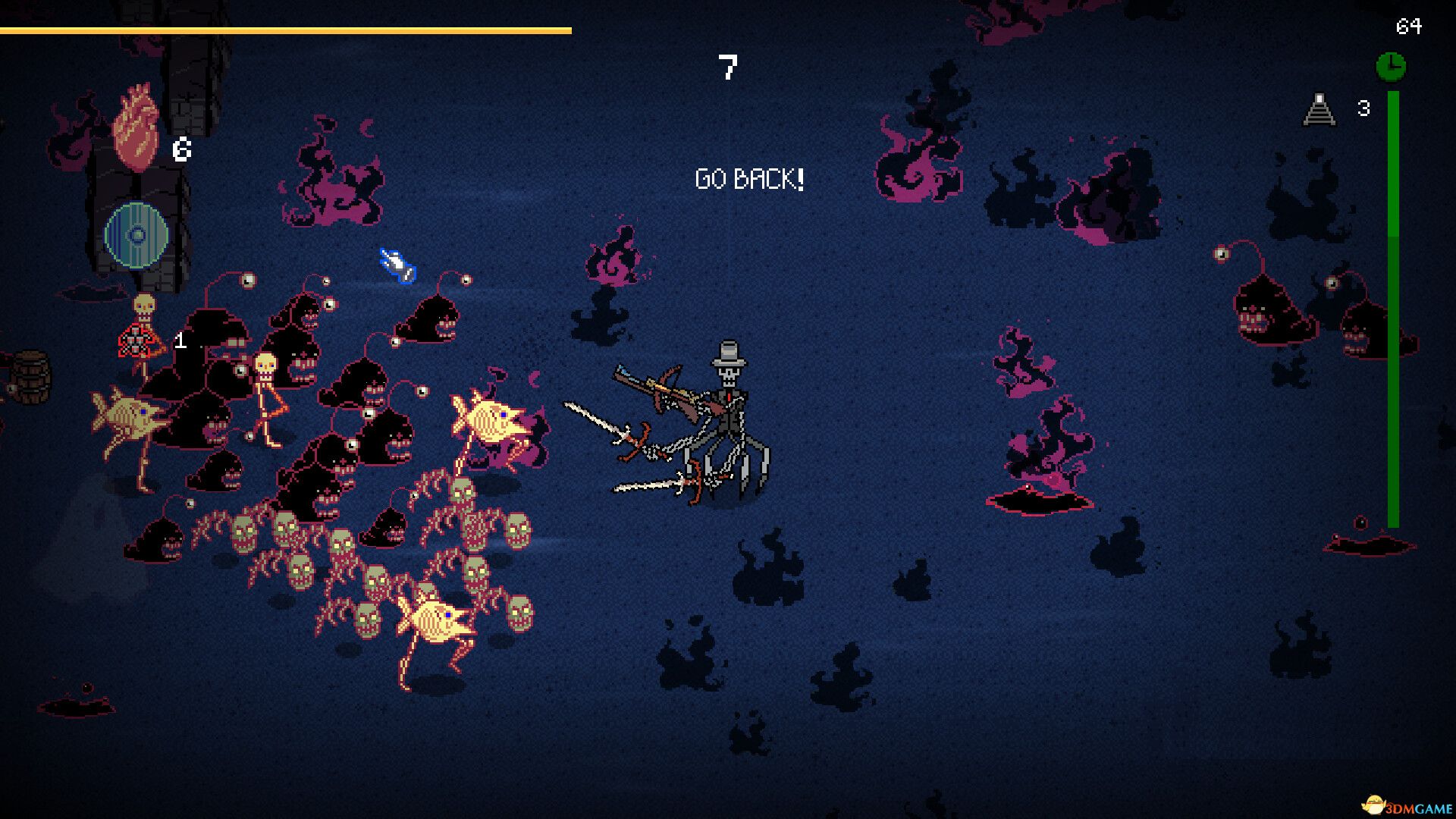Click the gray striped cone icon
1456x819 pixels.
(x=1319, y=110)
